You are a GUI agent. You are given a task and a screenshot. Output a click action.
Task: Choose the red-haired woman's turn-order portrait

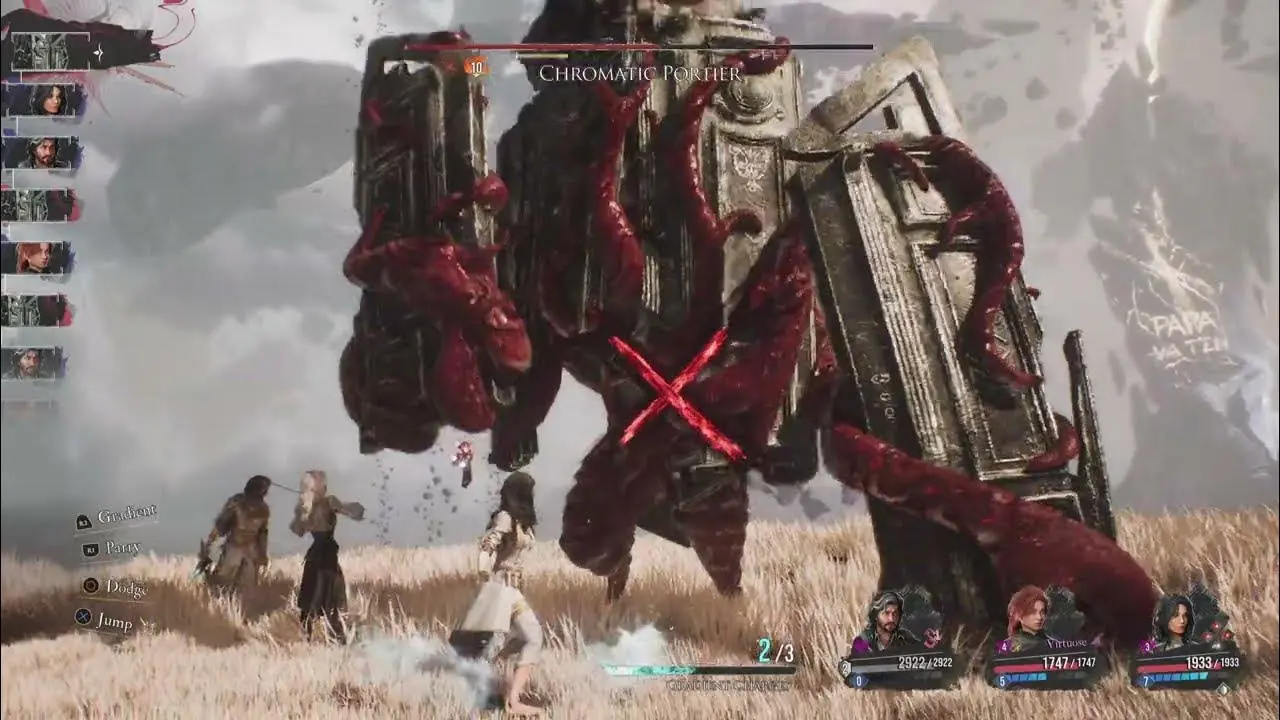tap(40, 257)
